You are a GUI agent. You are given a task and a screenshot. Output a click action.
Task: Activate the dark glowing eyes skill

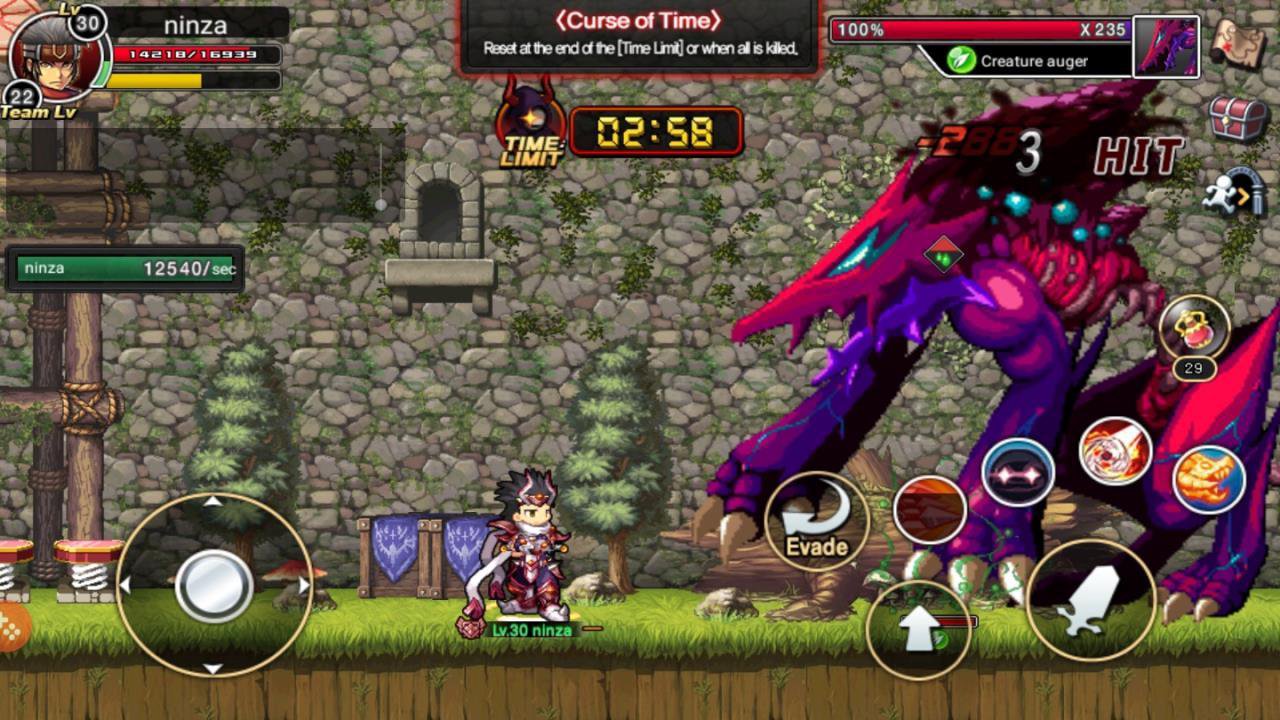(1018, 472)
